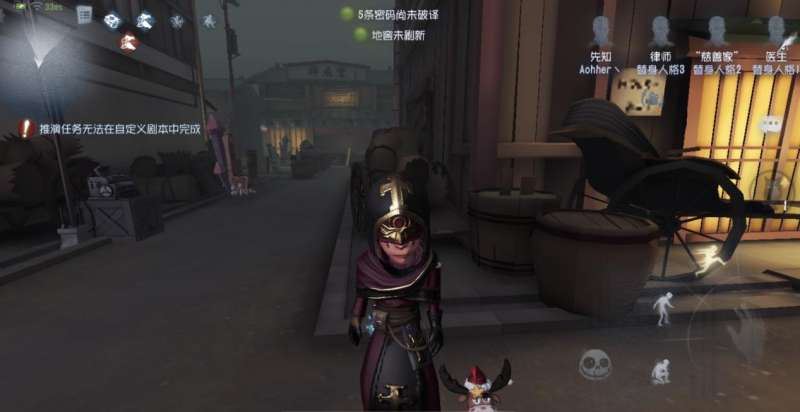This screenshot has width=800, height=412.
Task: Select the Doctor teammate portrait
Action: [x=775, y=31]
